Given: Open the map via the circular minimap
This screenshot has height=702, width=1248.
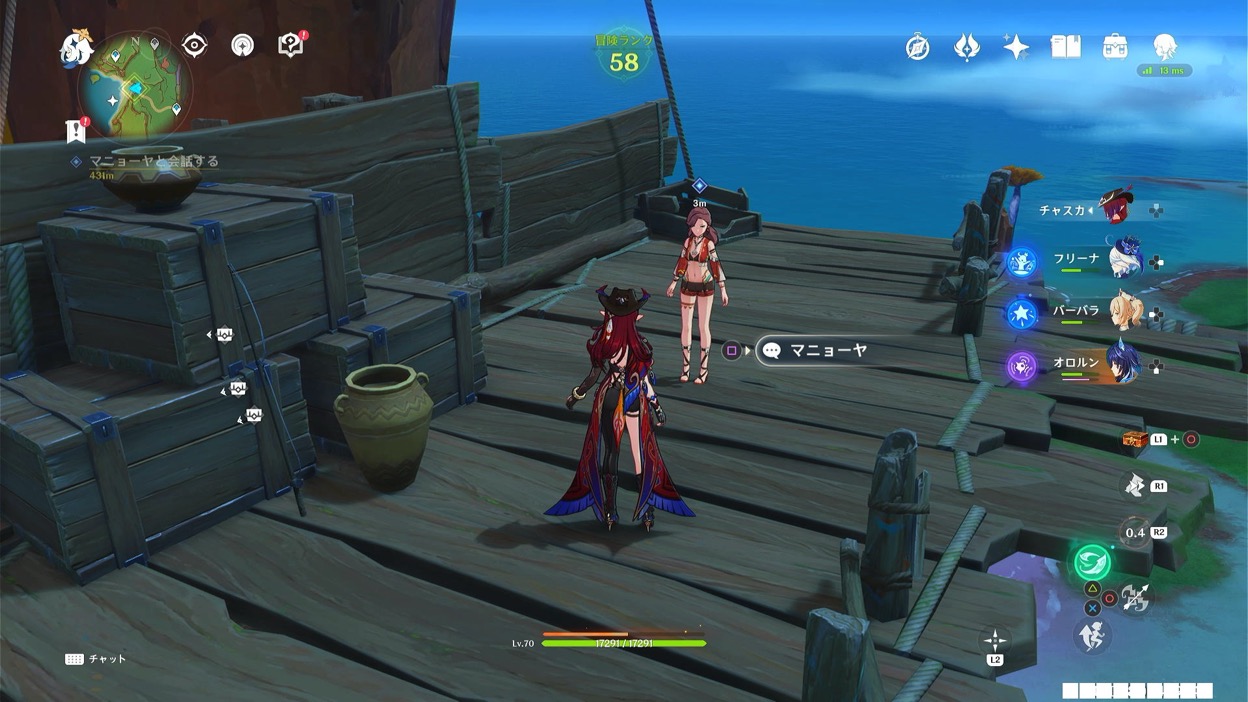Looking at the screenshot, I should coord(135,86).
